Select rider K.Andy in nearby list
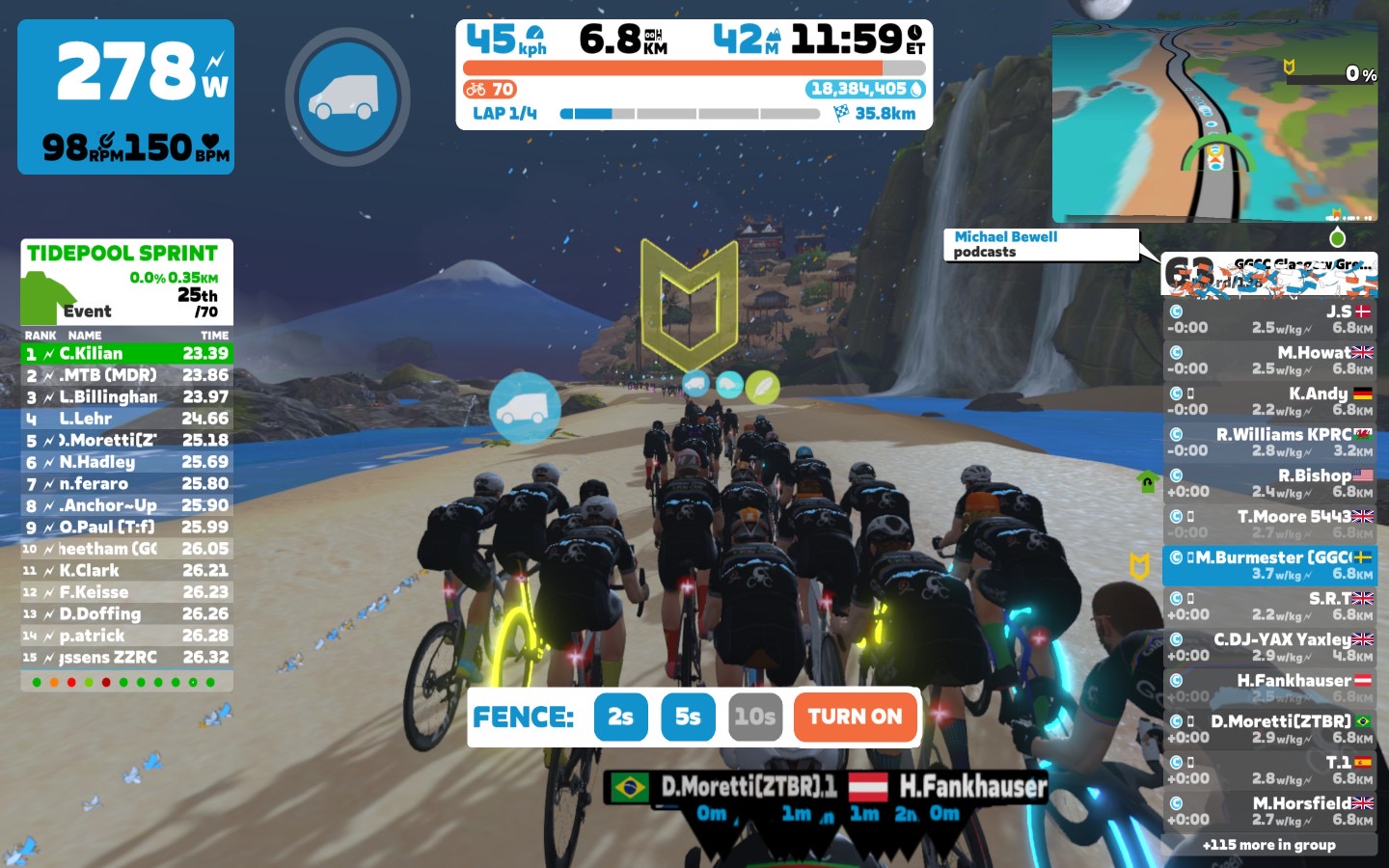The image size is (1389, 868). pos(1269,400)
